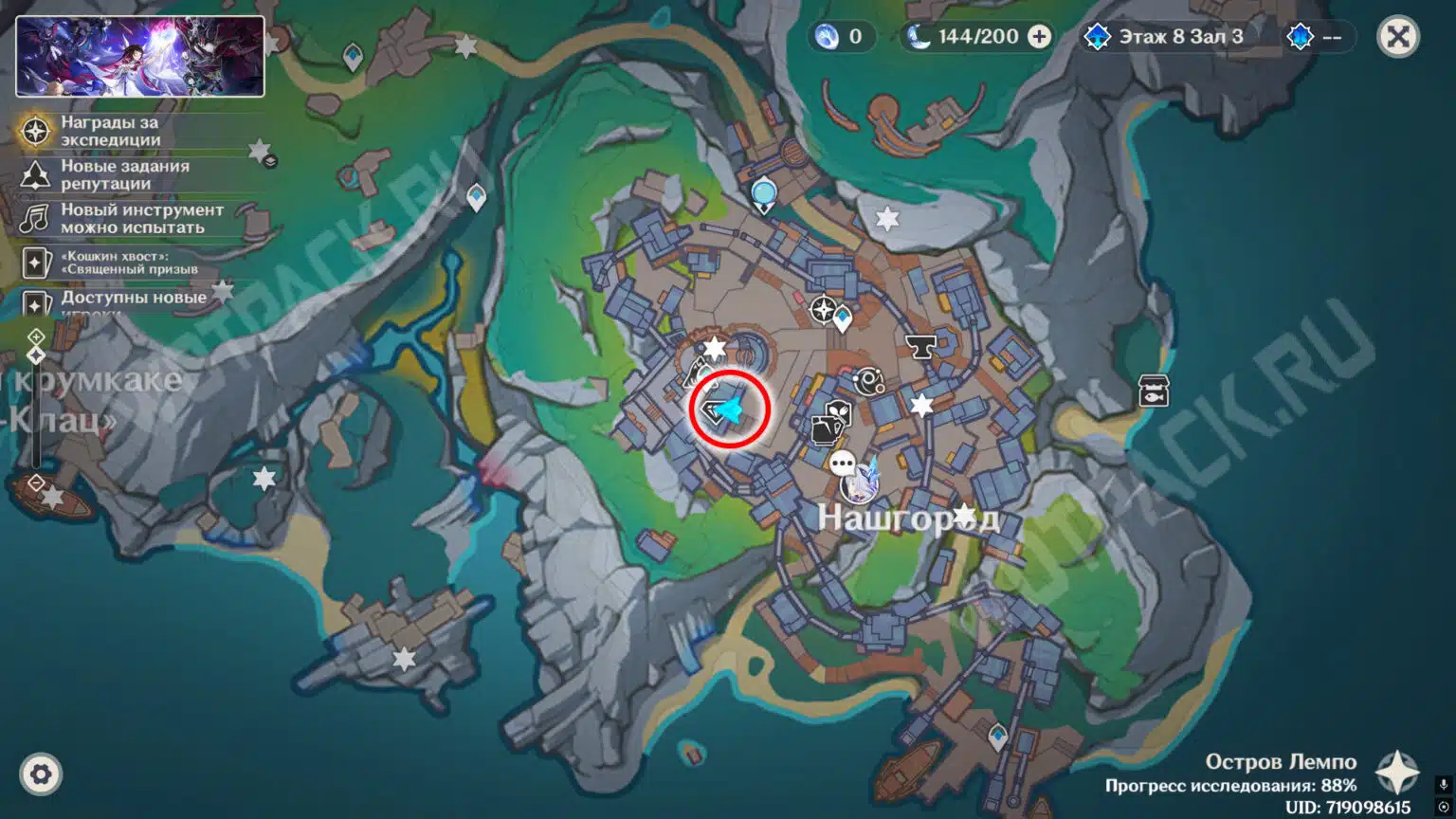Select the blue orb marker north of town
The image size is (1456, 819).
[763, 193]
